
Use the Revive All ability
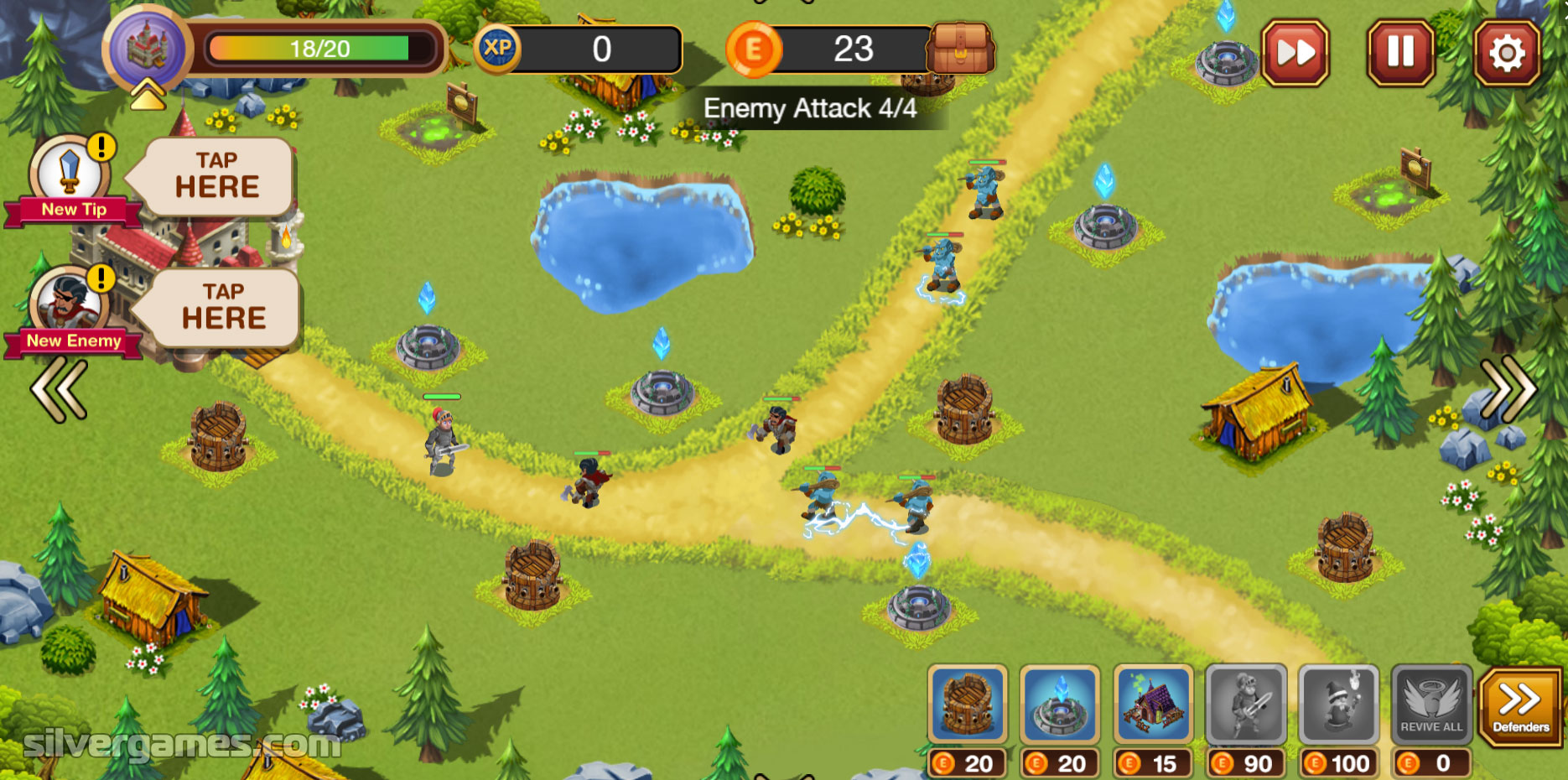click(1431, 705)
